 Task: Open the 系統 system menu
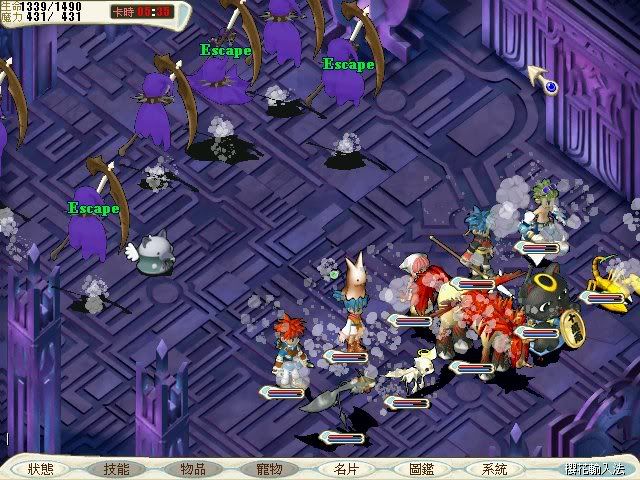(495, 468)
